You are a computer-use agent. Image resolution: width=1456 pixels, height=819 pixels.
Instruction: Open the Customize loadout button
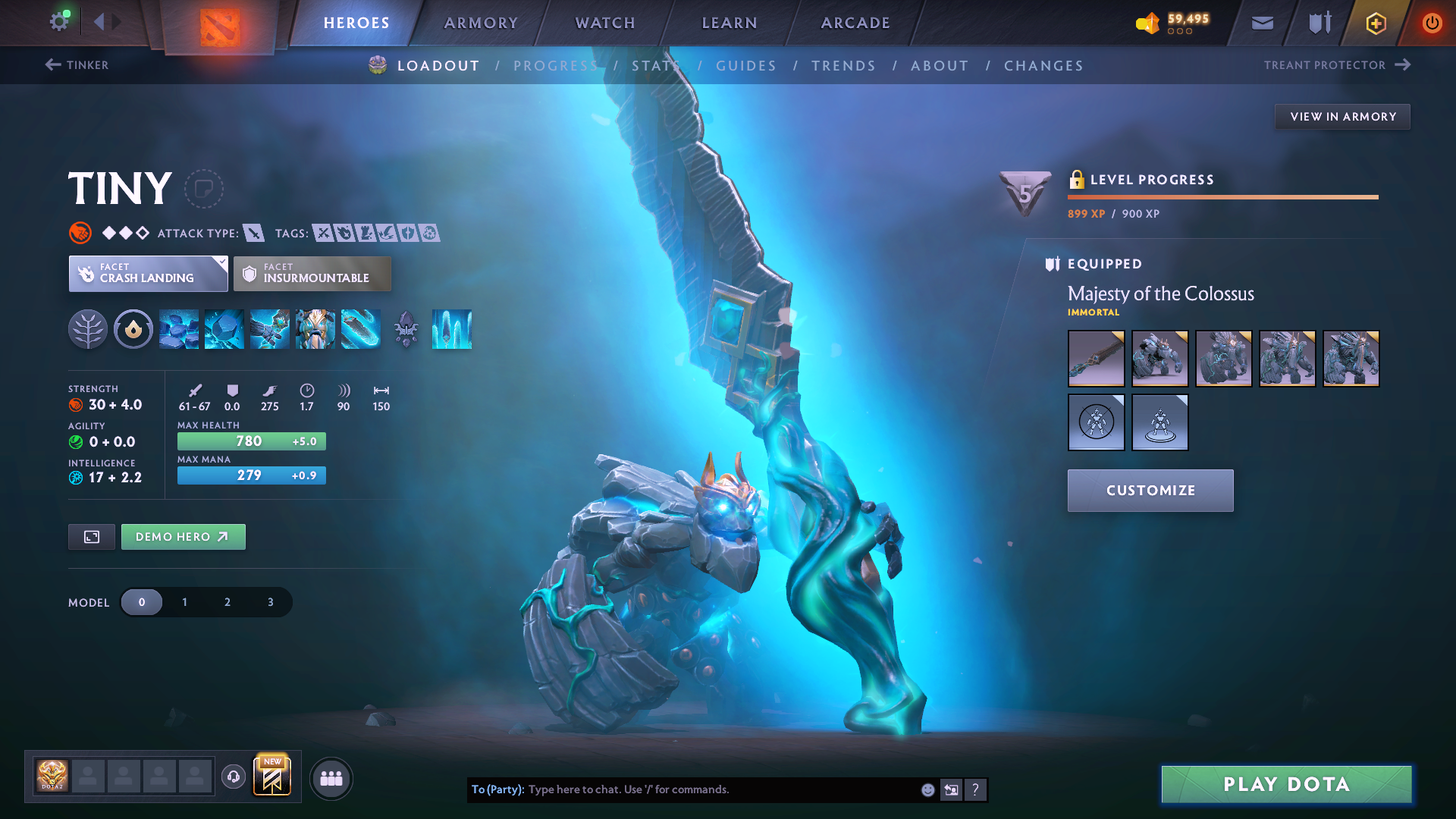coord(1150,491)
